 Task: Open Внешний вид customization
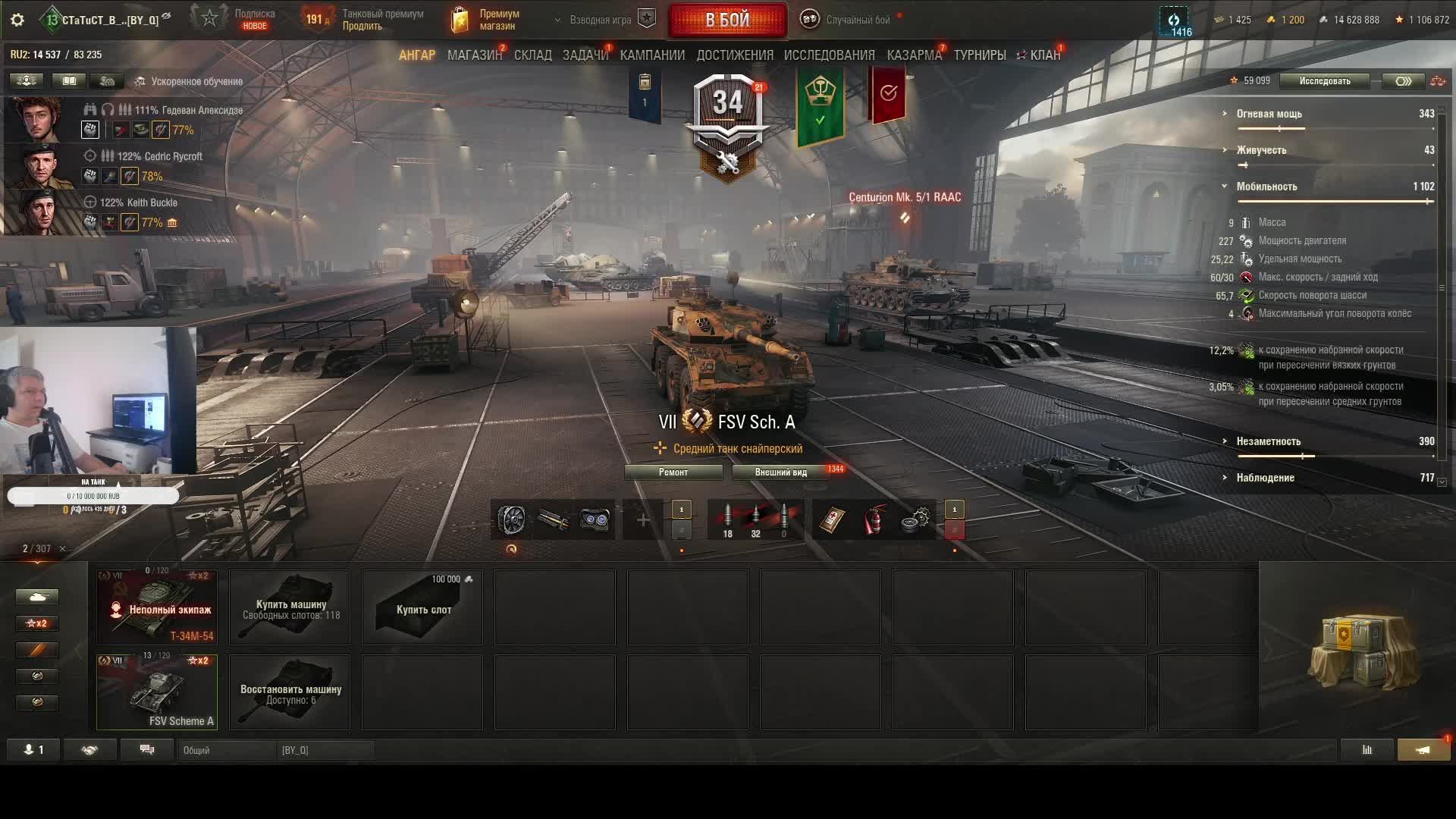point(780,472)
